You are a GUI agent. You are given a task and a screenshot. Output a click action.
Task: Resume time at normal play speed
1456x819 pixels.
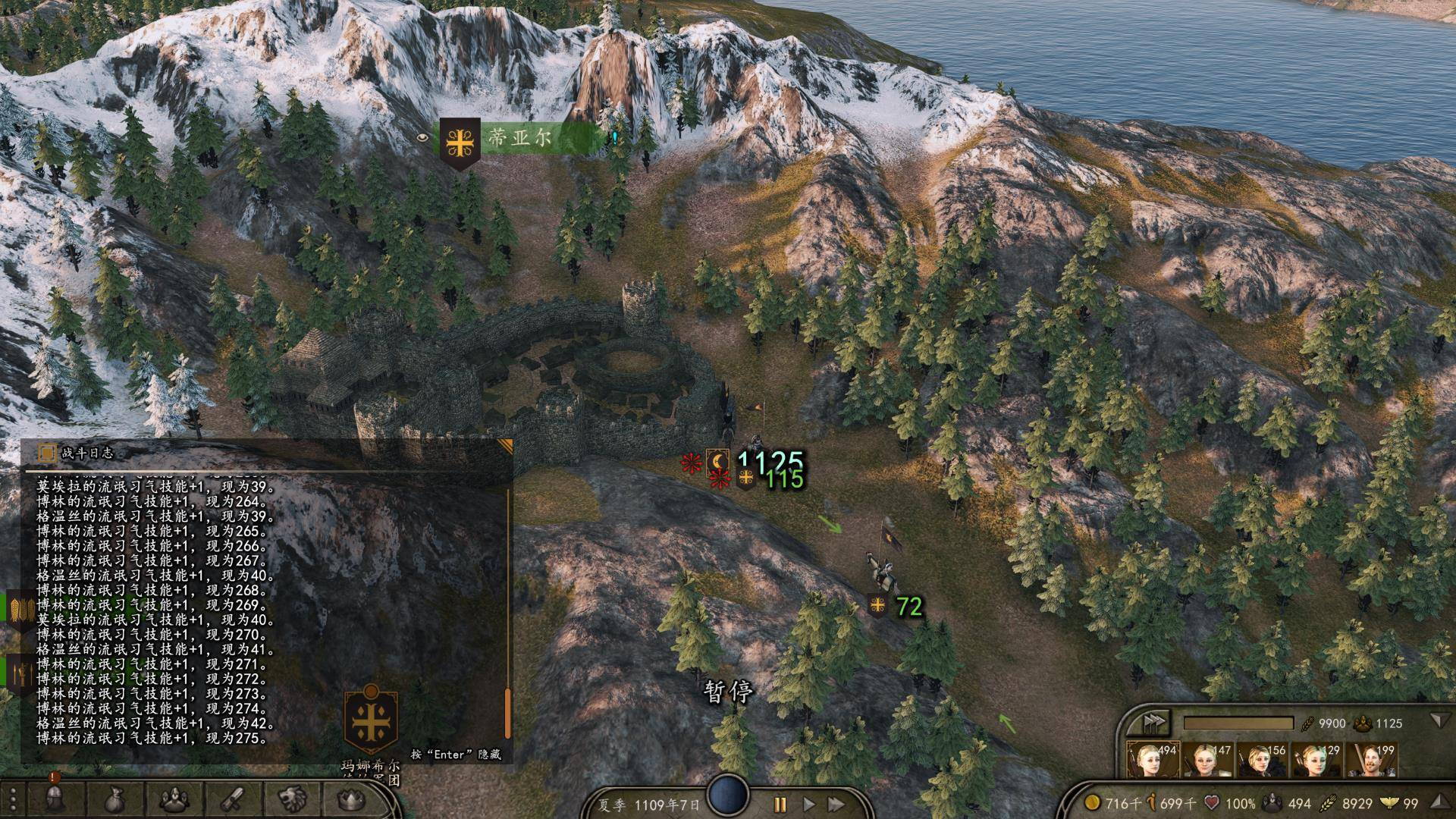pyautogui.click(x=808, y=804)
